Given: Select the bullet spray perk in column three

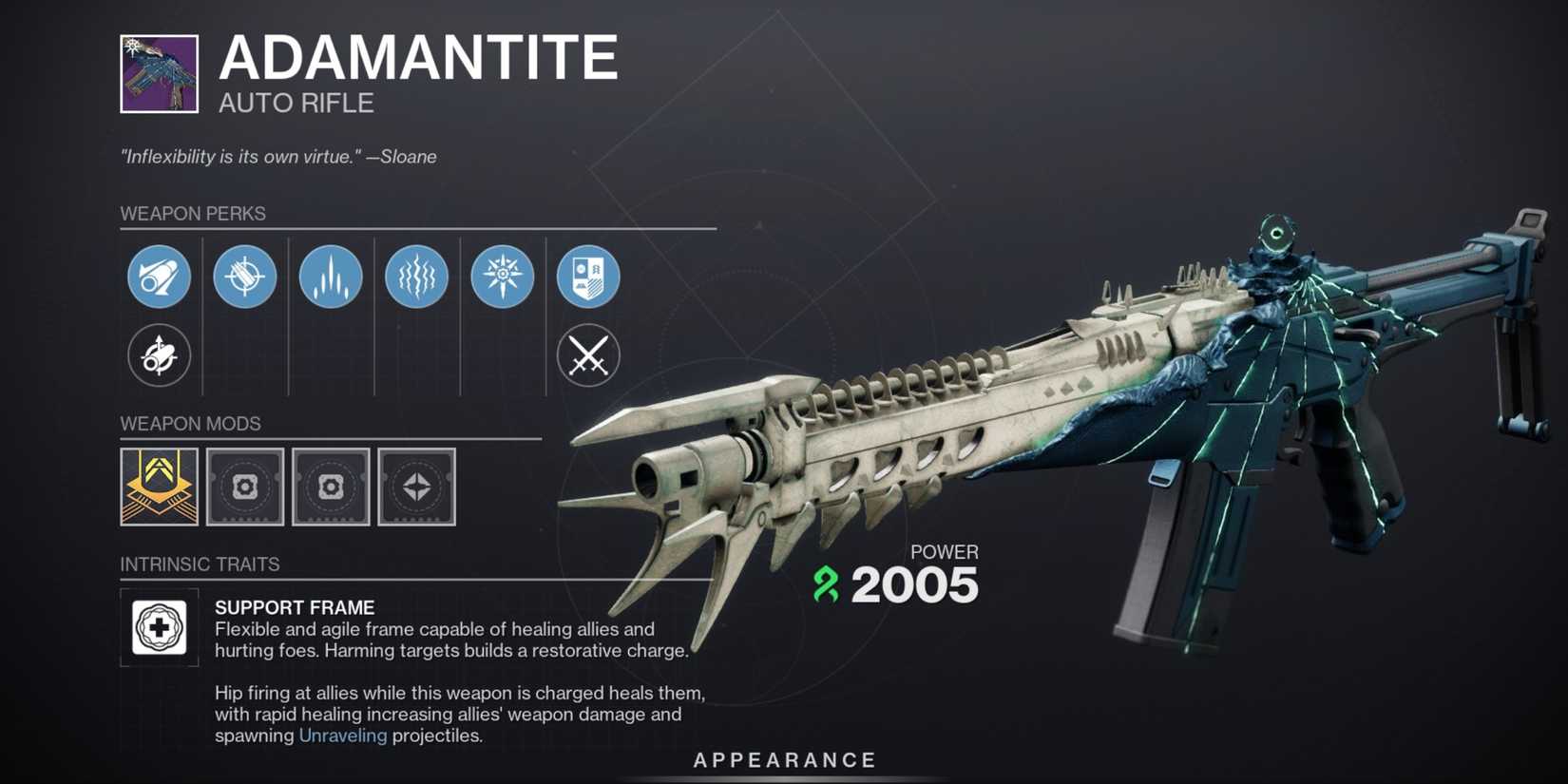Looking at the screenshot, I should [x=330, y=277].
